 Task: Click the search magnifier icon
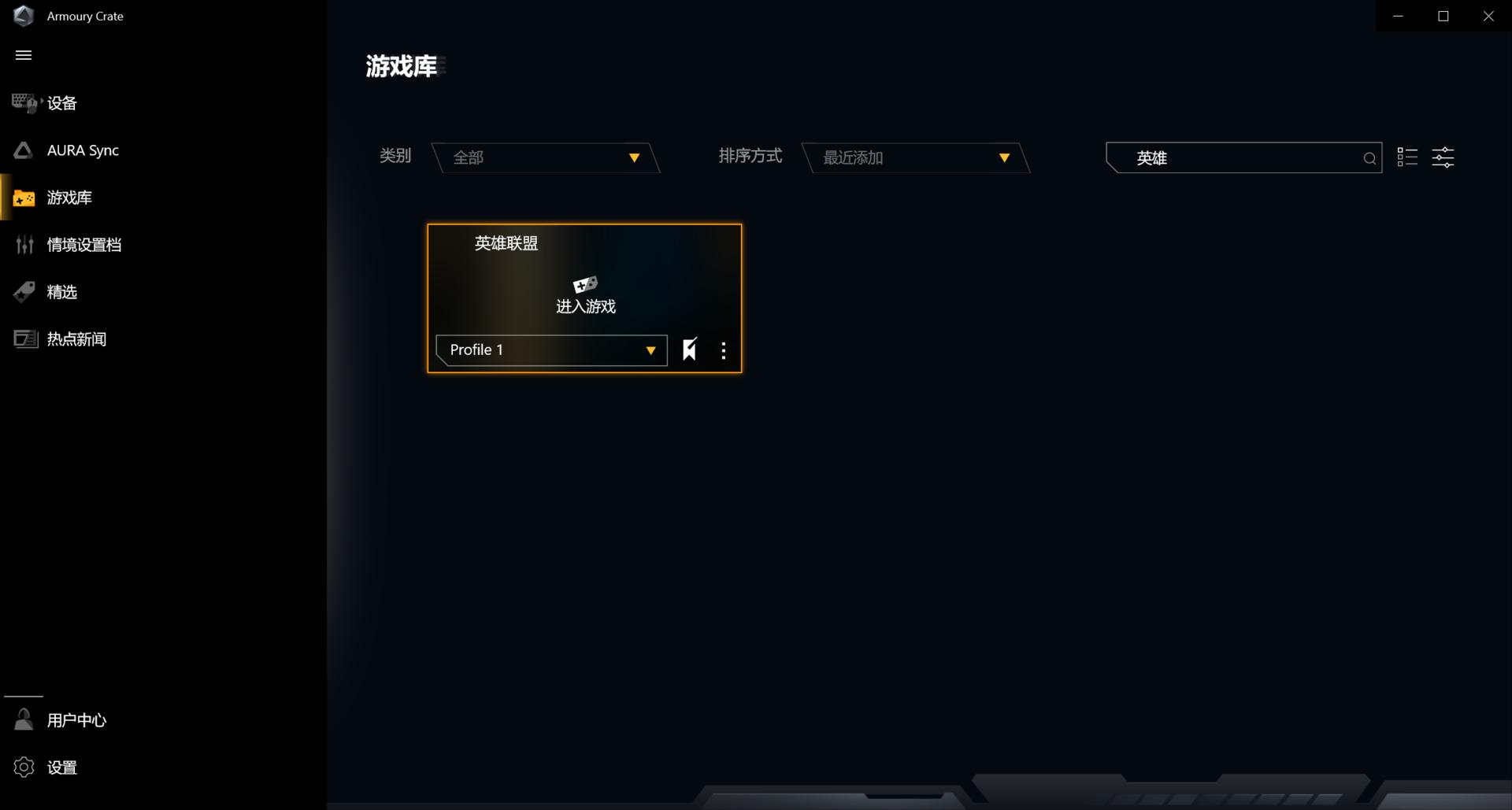1369,157
